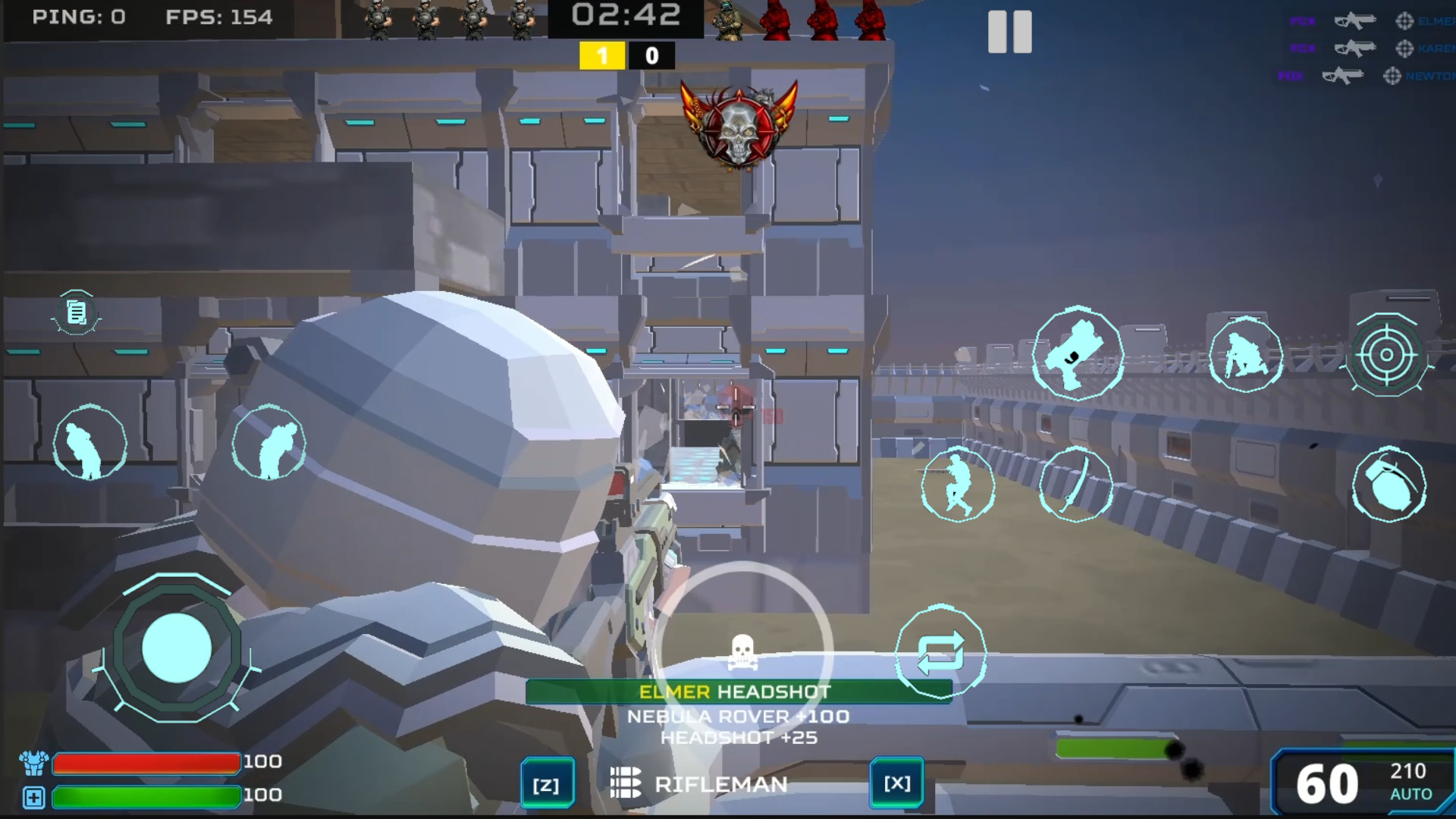Screen dimensions: 1456x819
Task: Toggle crouch with the left crouch icon
Action: 90,442
